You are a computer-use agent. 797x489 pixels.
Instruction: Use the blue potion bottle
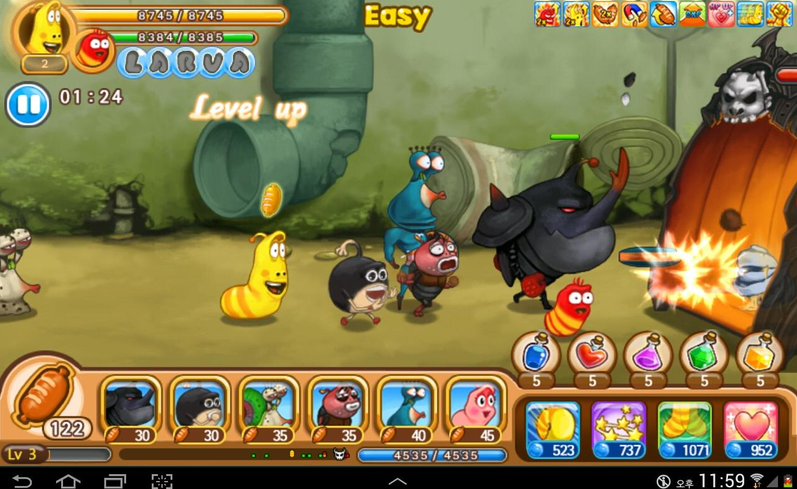point(536,355)
